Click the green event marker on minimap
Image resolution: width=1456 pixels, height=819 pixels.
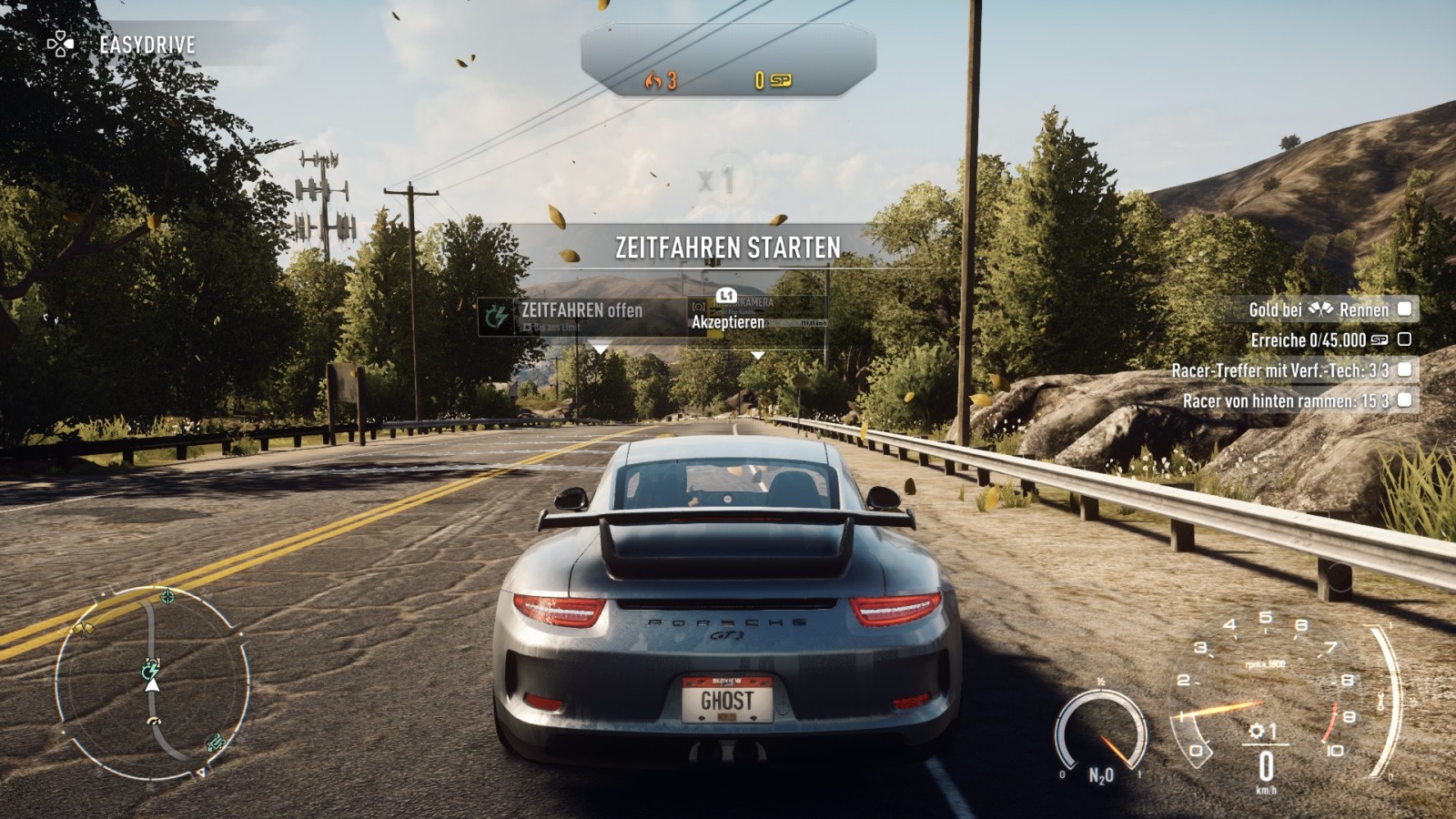(151, 669)
